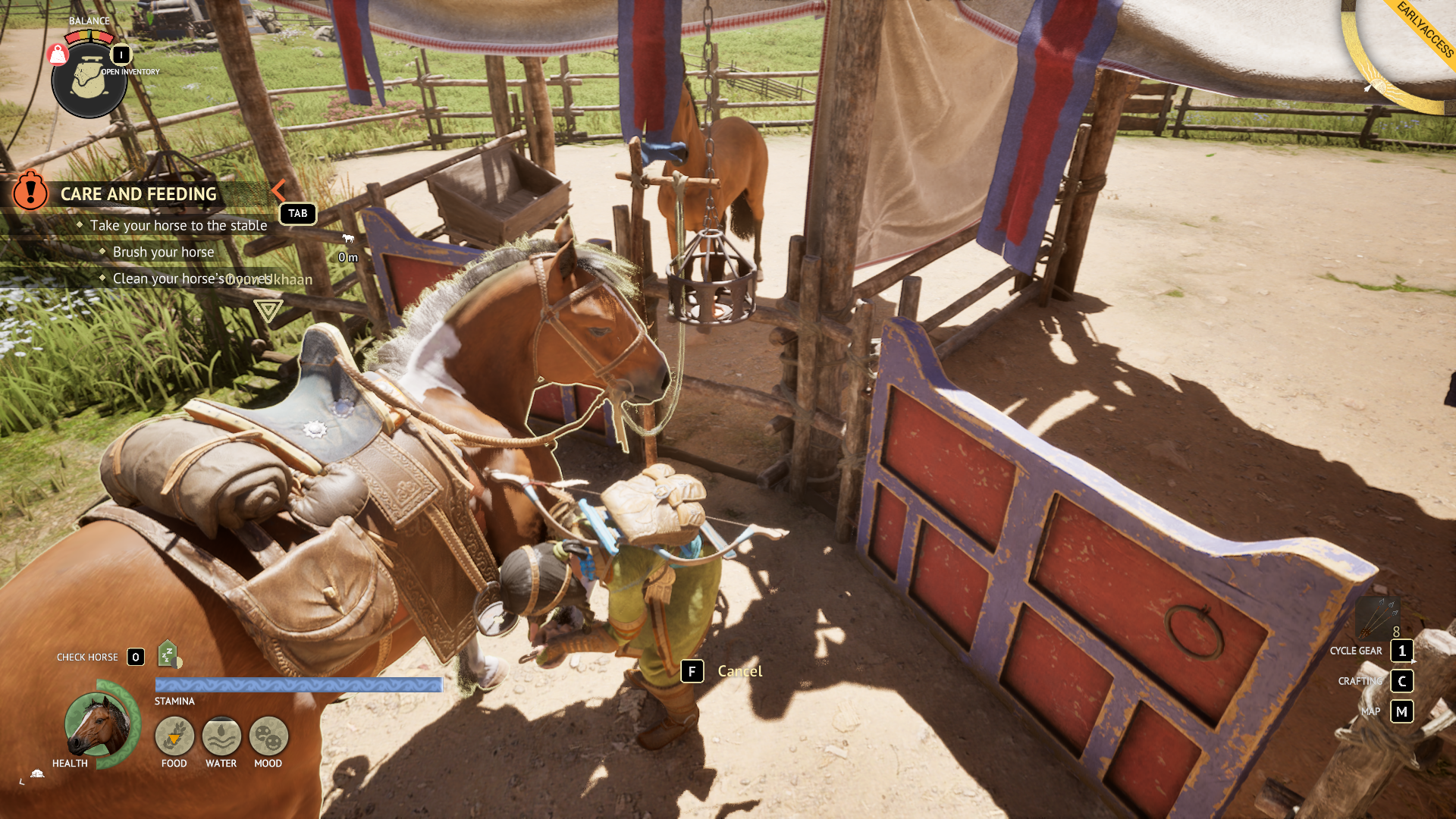Click the horse rest status icon
The image size is (1456, 819).
pyautogui.click(x=168, y=654)
